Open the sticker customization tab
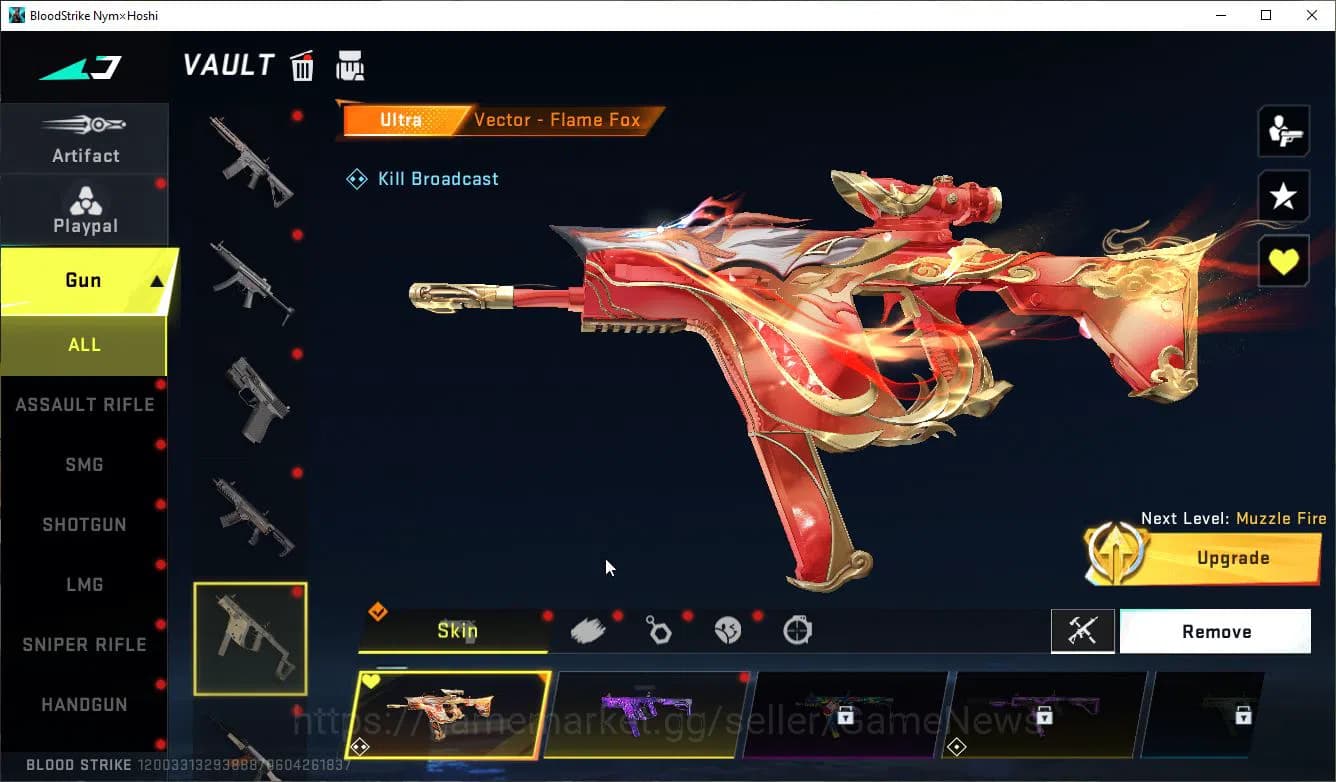Viewport: 1336px width, 782px height. click(727, 629)
